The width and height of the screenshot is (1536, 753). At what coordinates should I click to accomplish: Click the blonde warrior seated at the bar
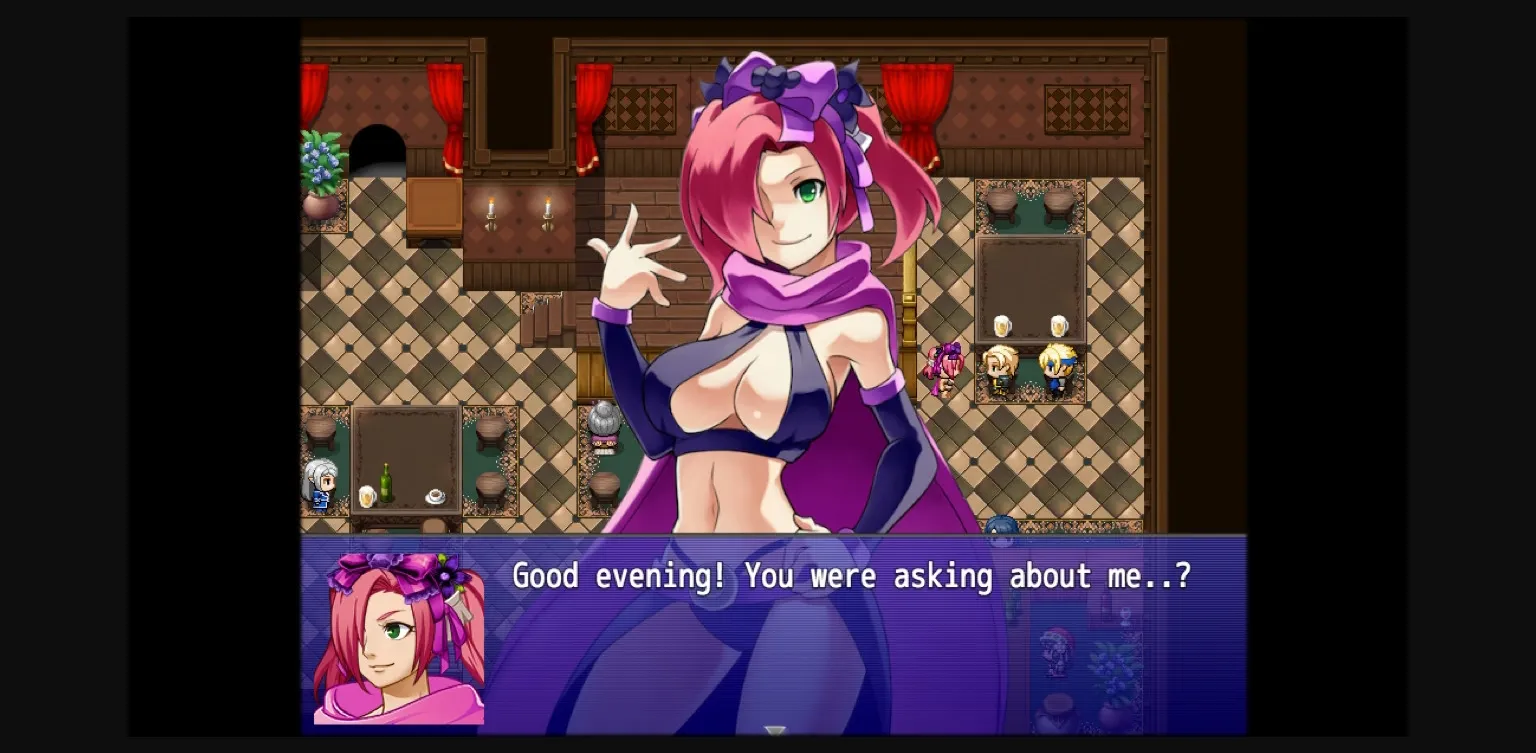(1000, 372)
